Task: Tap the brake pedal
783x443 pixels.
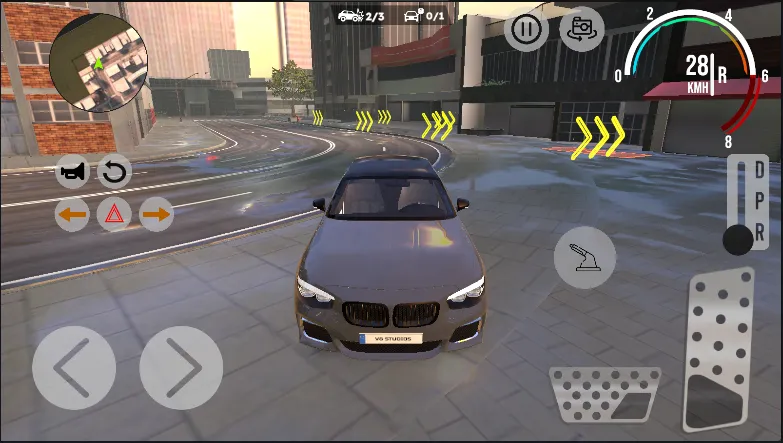Action: (604, 393)
